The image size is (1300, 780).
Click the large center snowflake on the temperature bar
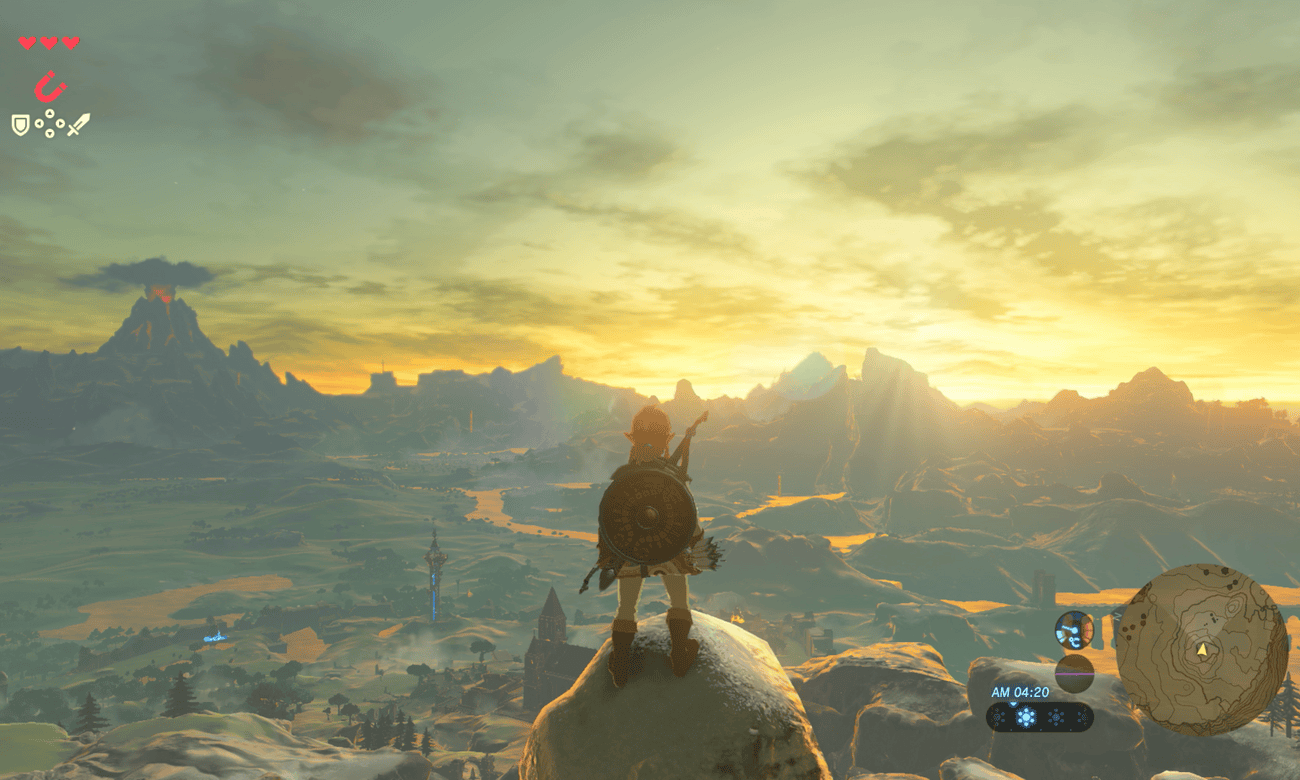pyautogui.click(x=1025, y=716)
